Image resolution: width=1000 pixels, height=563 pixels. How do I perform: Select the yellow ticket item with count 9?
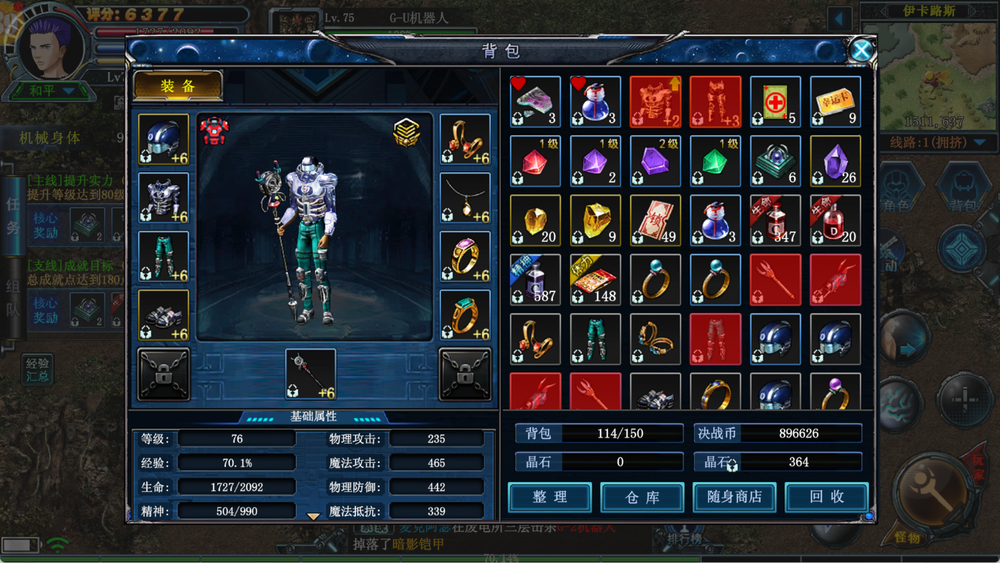pos(835,102)
